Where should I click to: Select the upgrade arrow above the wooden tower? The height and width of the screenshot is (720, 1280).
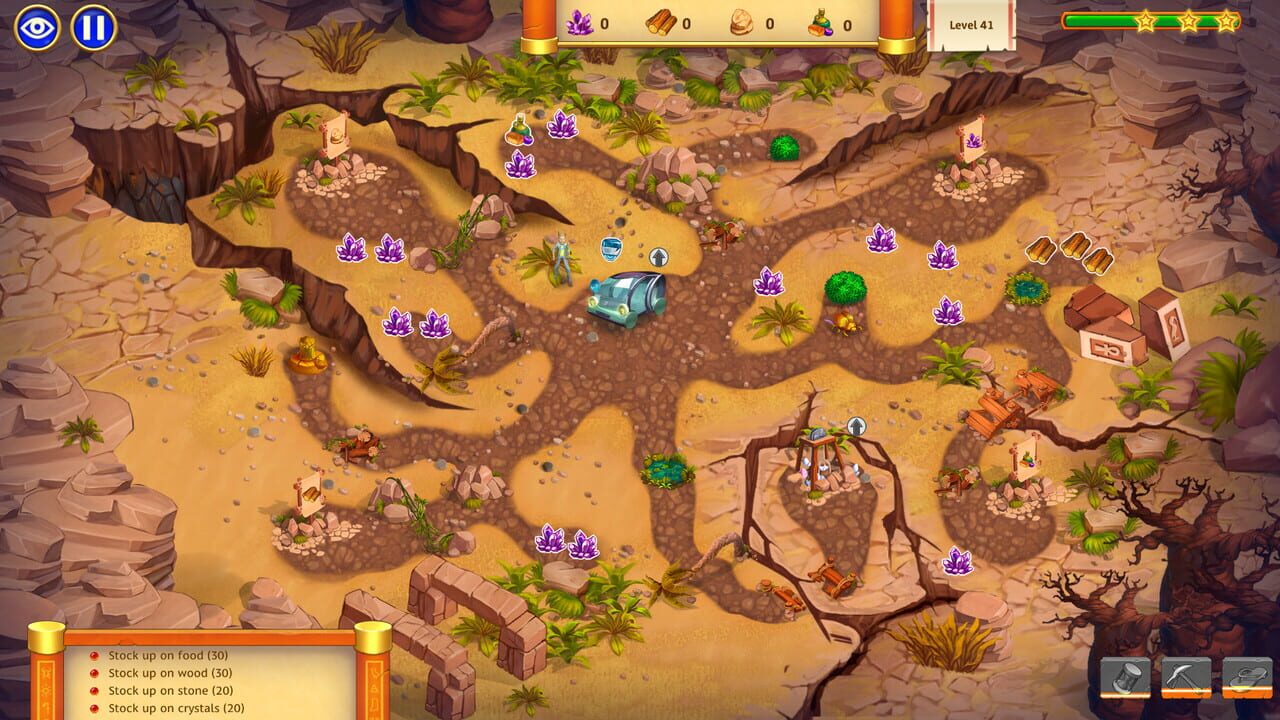856,426
